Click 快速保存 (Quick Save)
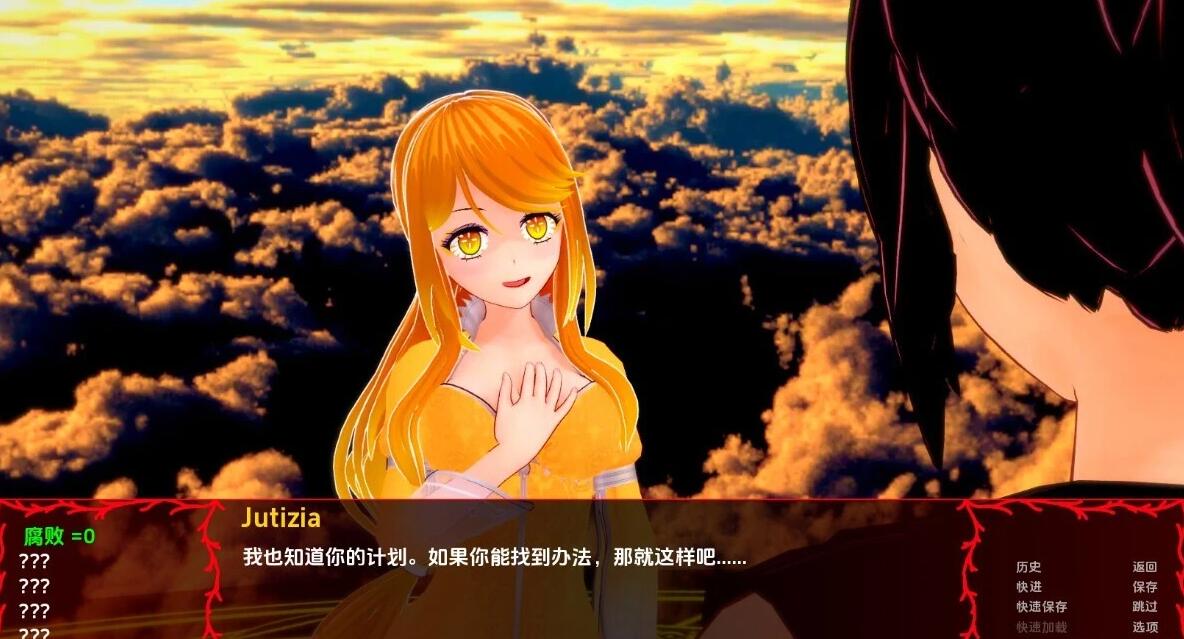 coord(1041,607)
